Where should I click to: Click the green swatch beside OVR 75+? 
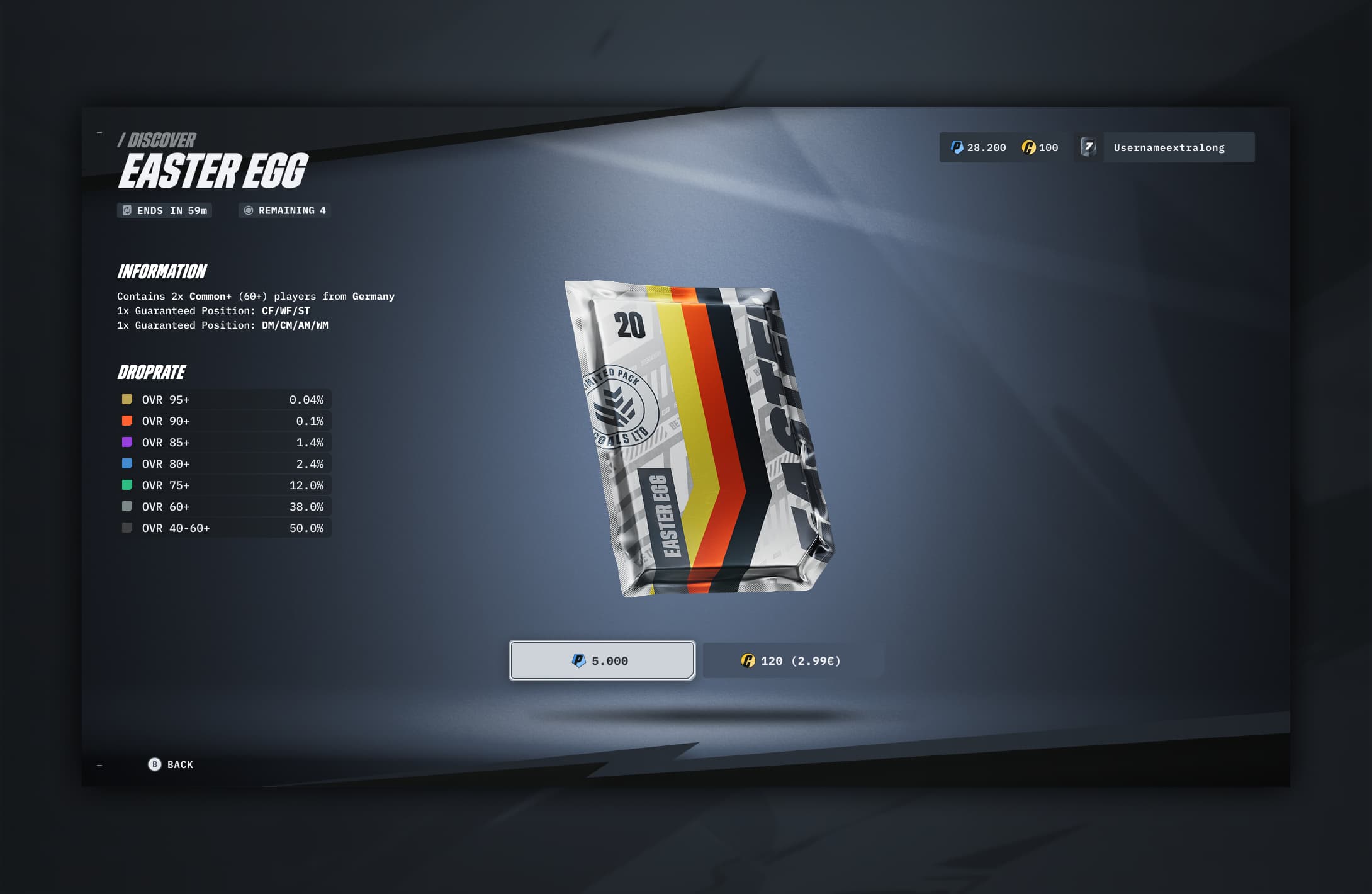[x=128, y=485]
